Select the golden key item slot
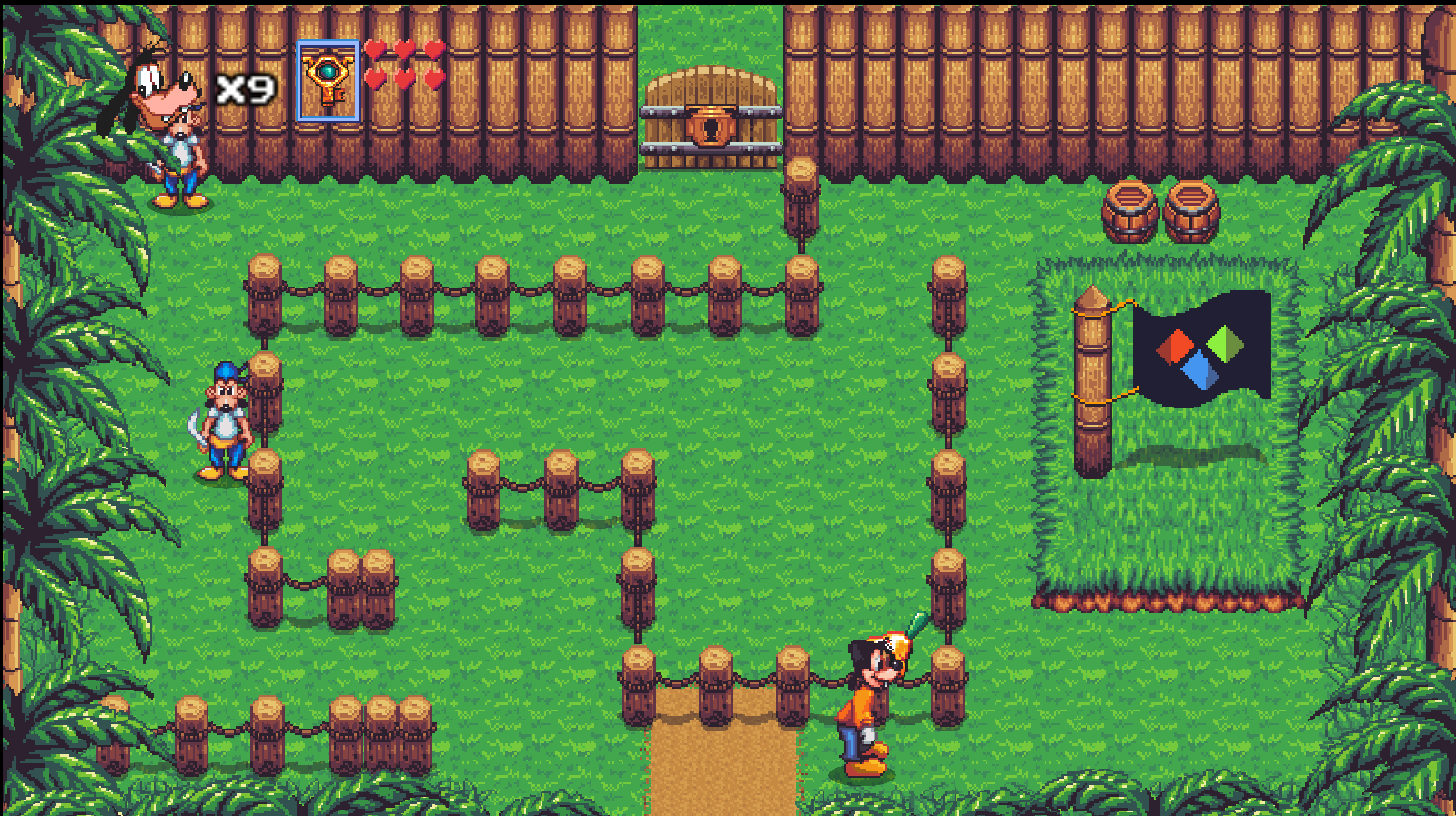 click(x=329, y=82)
